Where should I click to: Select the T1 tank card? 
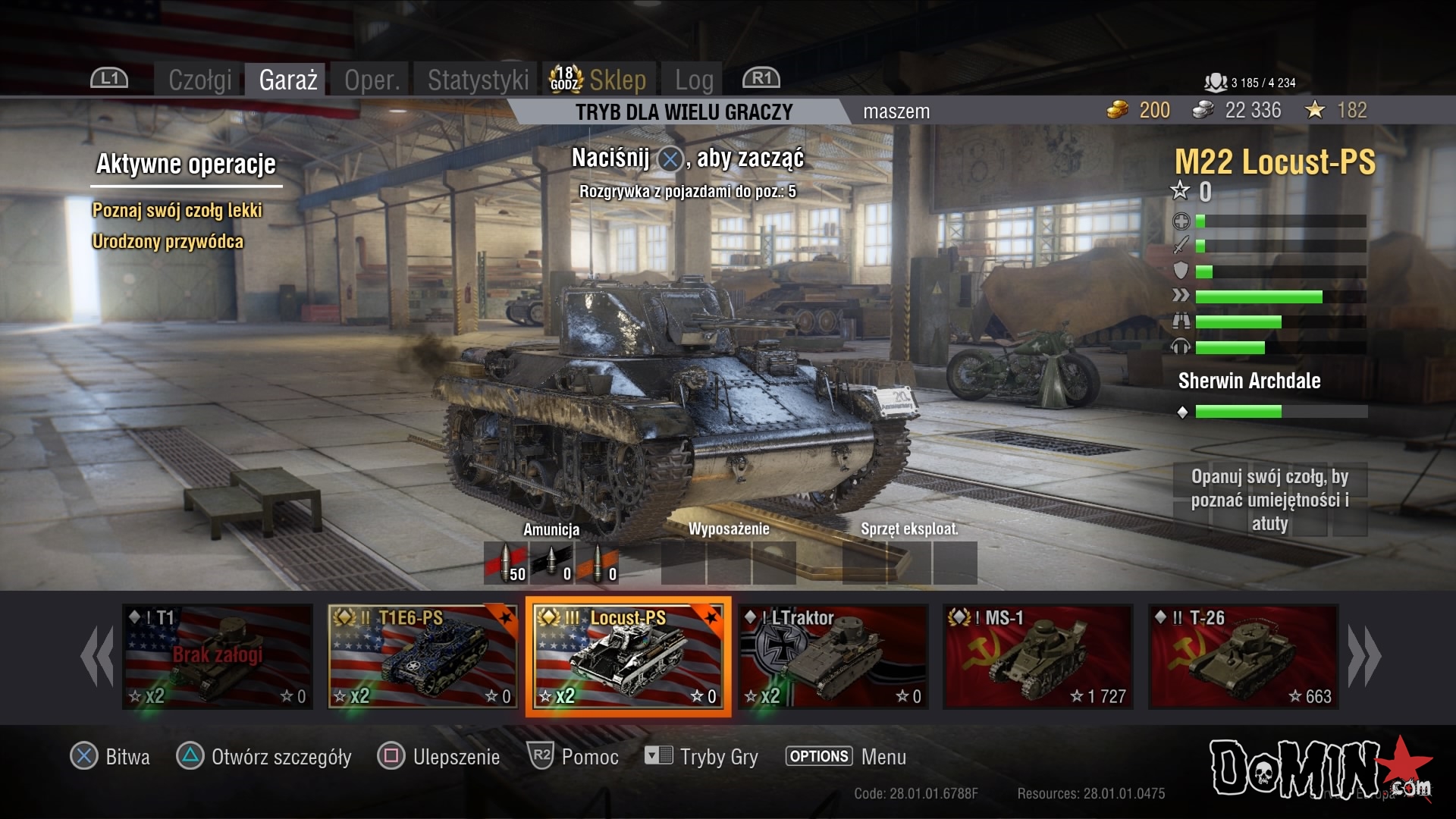point(218,657)
